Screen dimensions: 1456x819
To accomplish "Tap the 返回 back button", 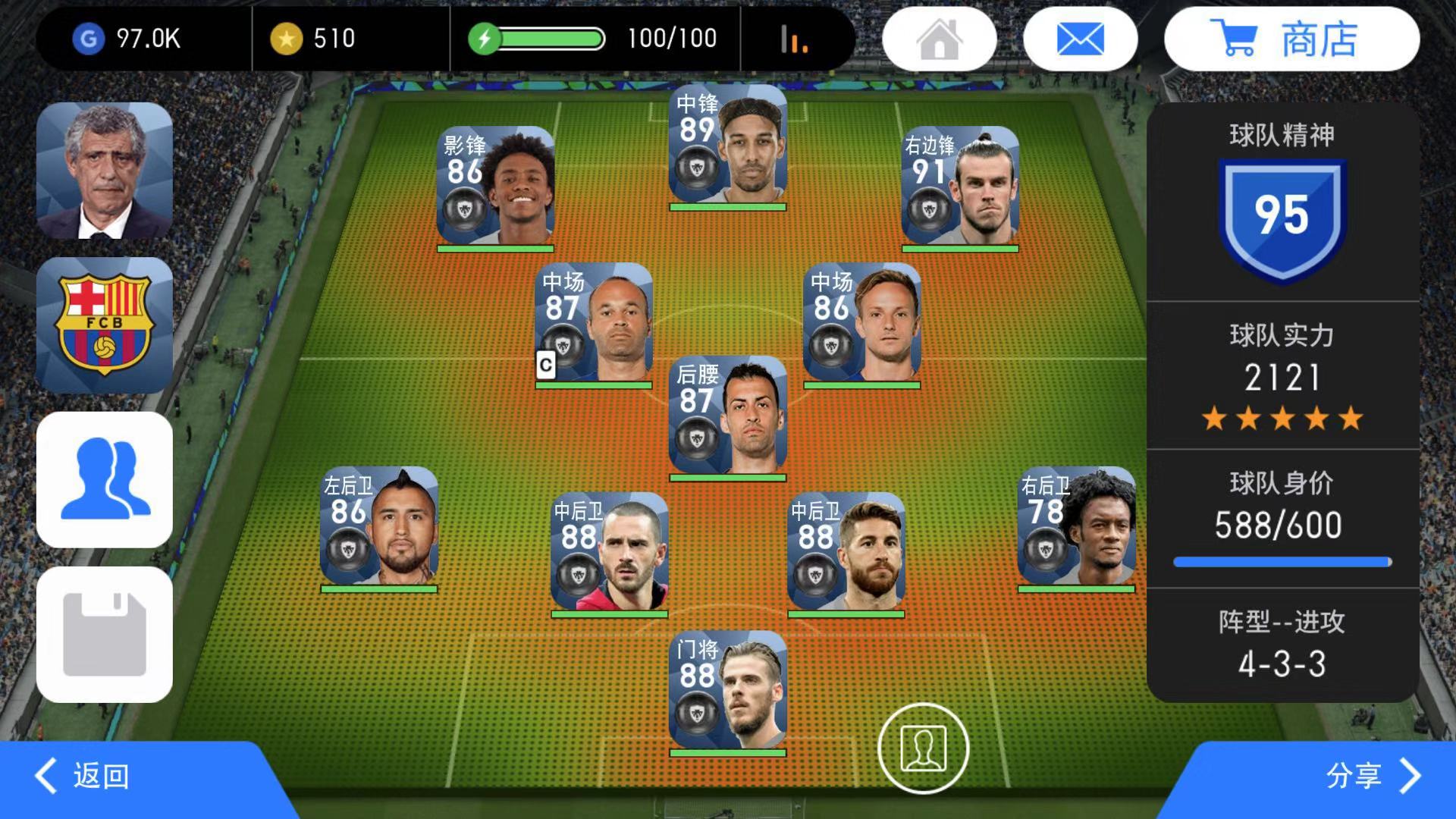I will click(83, 776).
